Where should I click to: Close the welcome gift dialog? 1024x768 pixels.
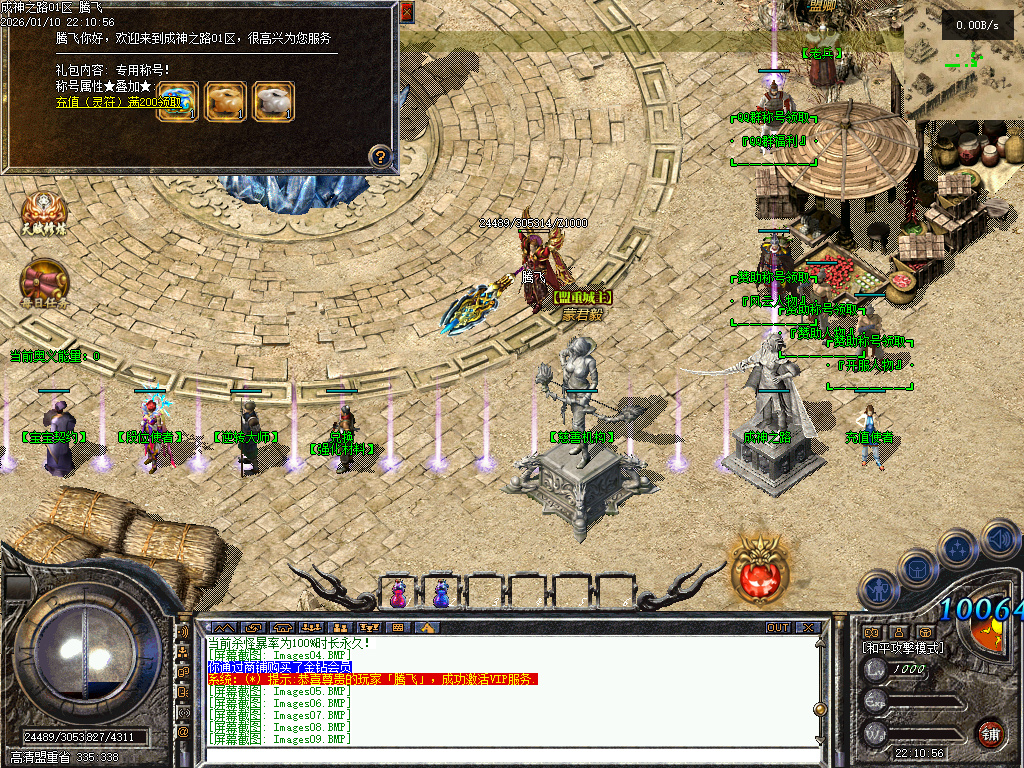[x=407, y=12]
